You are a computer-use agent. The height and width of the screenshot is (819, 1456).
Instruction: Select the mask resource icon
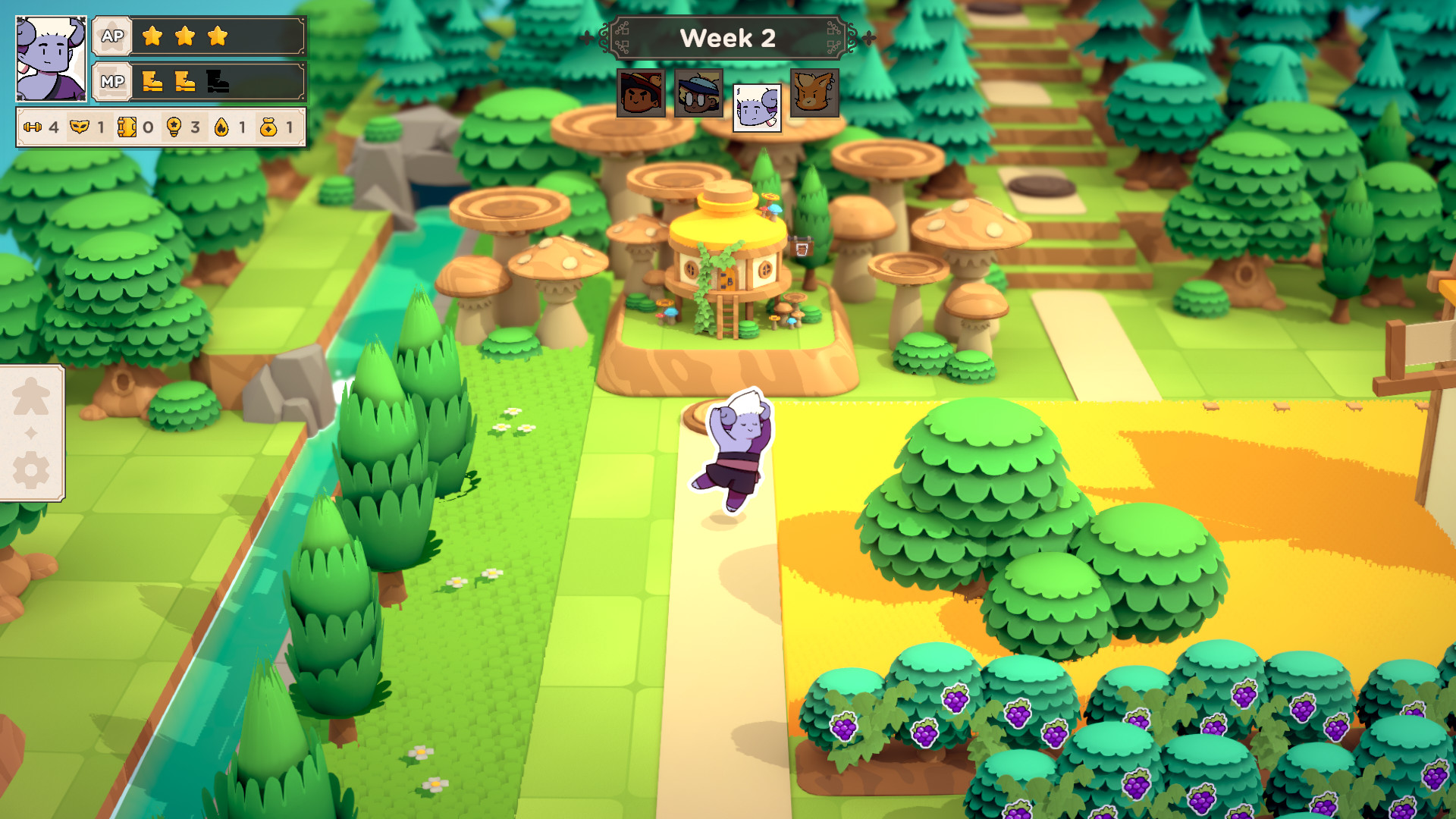pyautogui.click(x=80, y=127)
